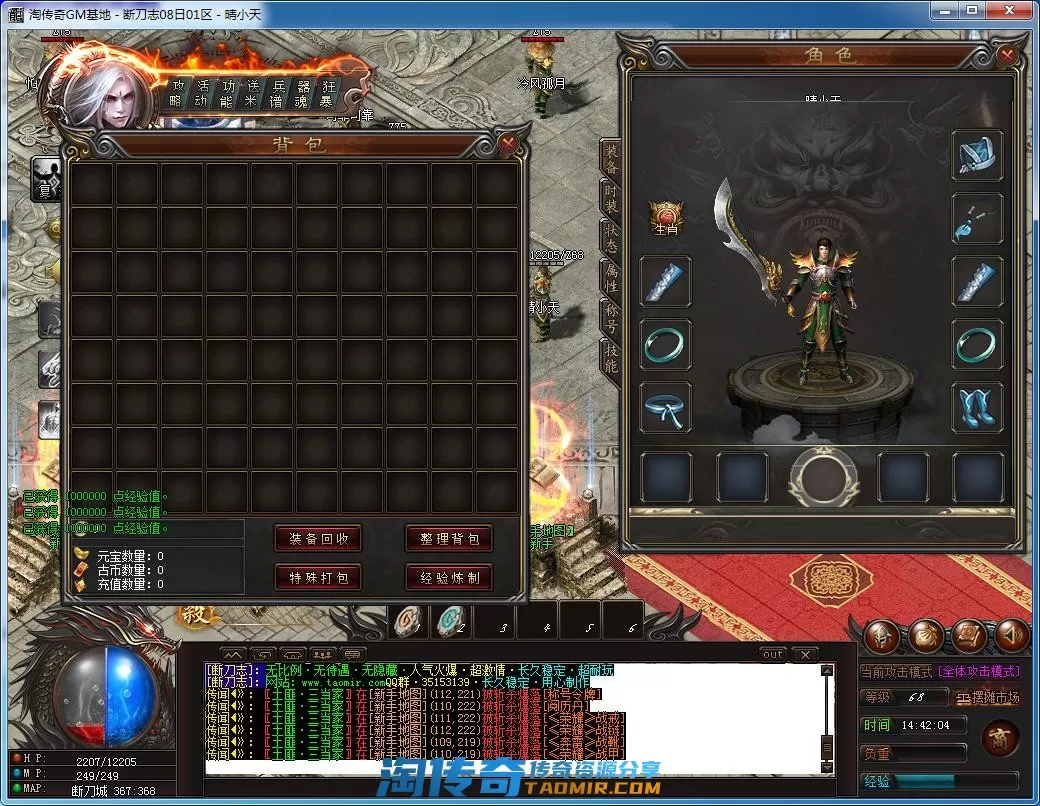The image size is (1040, 806).
Task: Open the 生肖 zodiac icon
Action: [666, 216]
